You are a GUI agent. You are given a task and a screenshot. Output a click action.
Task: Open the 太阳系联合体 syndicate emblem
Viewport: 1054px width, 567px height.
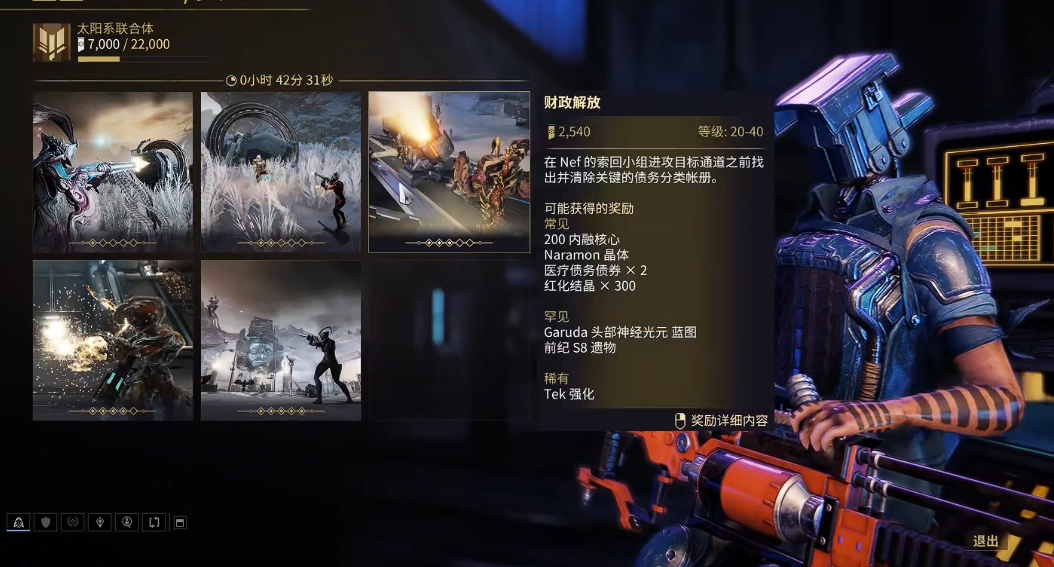pyautogui.click(x=51, y=43)
